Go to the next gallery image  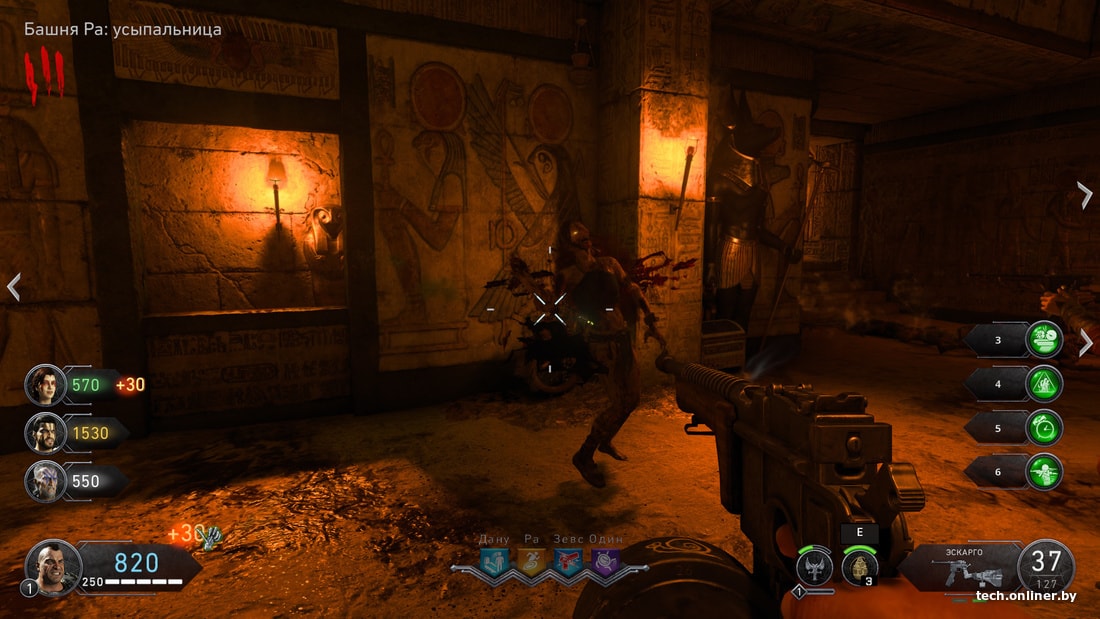[1086, 194]
